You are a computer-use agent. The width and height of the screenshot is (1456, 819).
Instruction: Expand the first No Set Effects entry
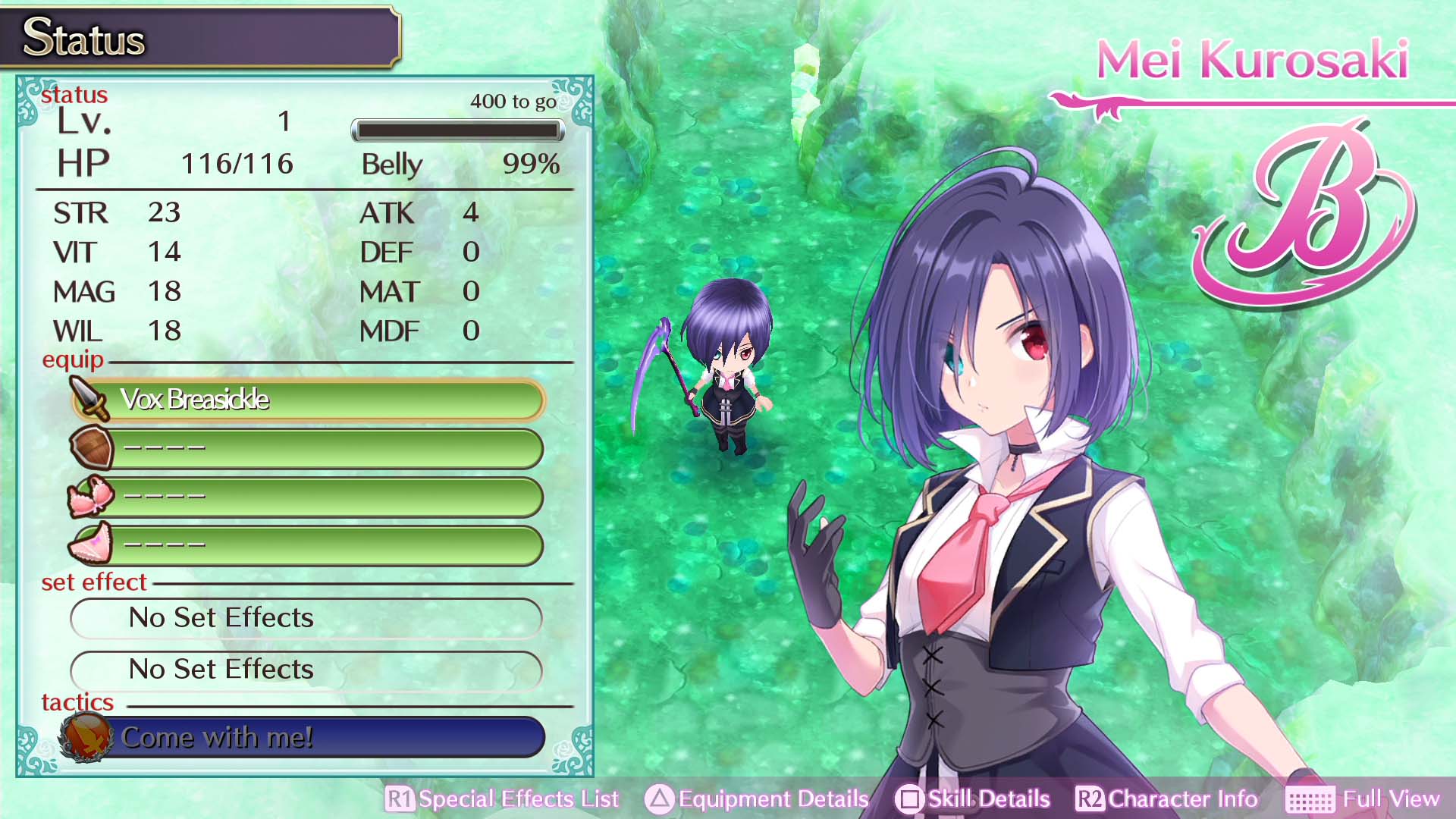(306, 618)
